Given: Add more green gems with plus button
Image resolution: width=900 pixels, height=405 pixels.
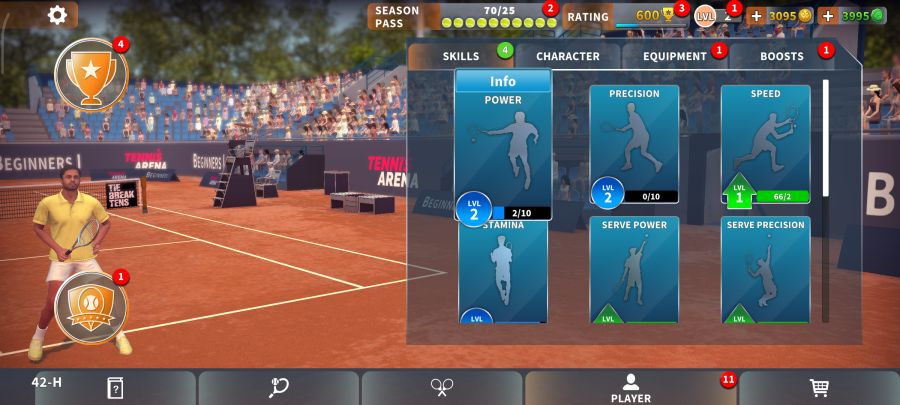Looking at the screenshot, I should pos(827,16).
